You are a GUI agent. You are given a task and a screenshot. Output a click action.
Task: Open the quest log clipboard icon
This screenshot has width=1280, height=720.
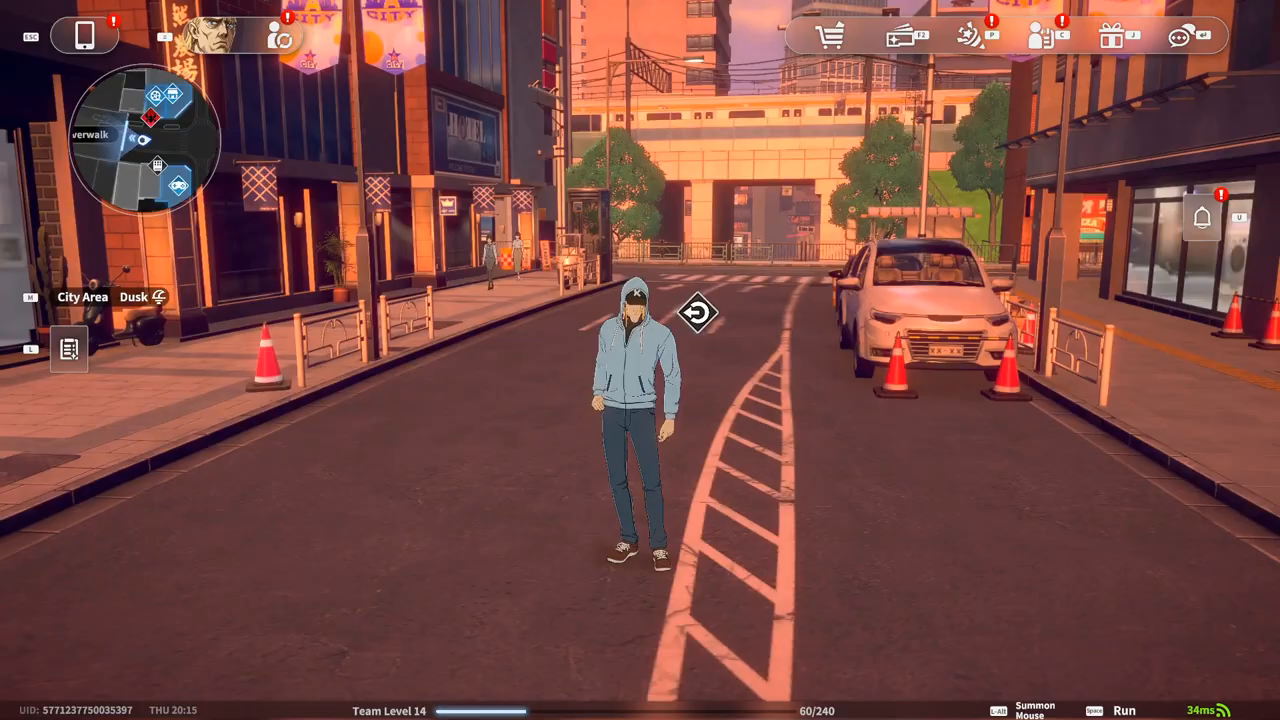tap(68, 349)
